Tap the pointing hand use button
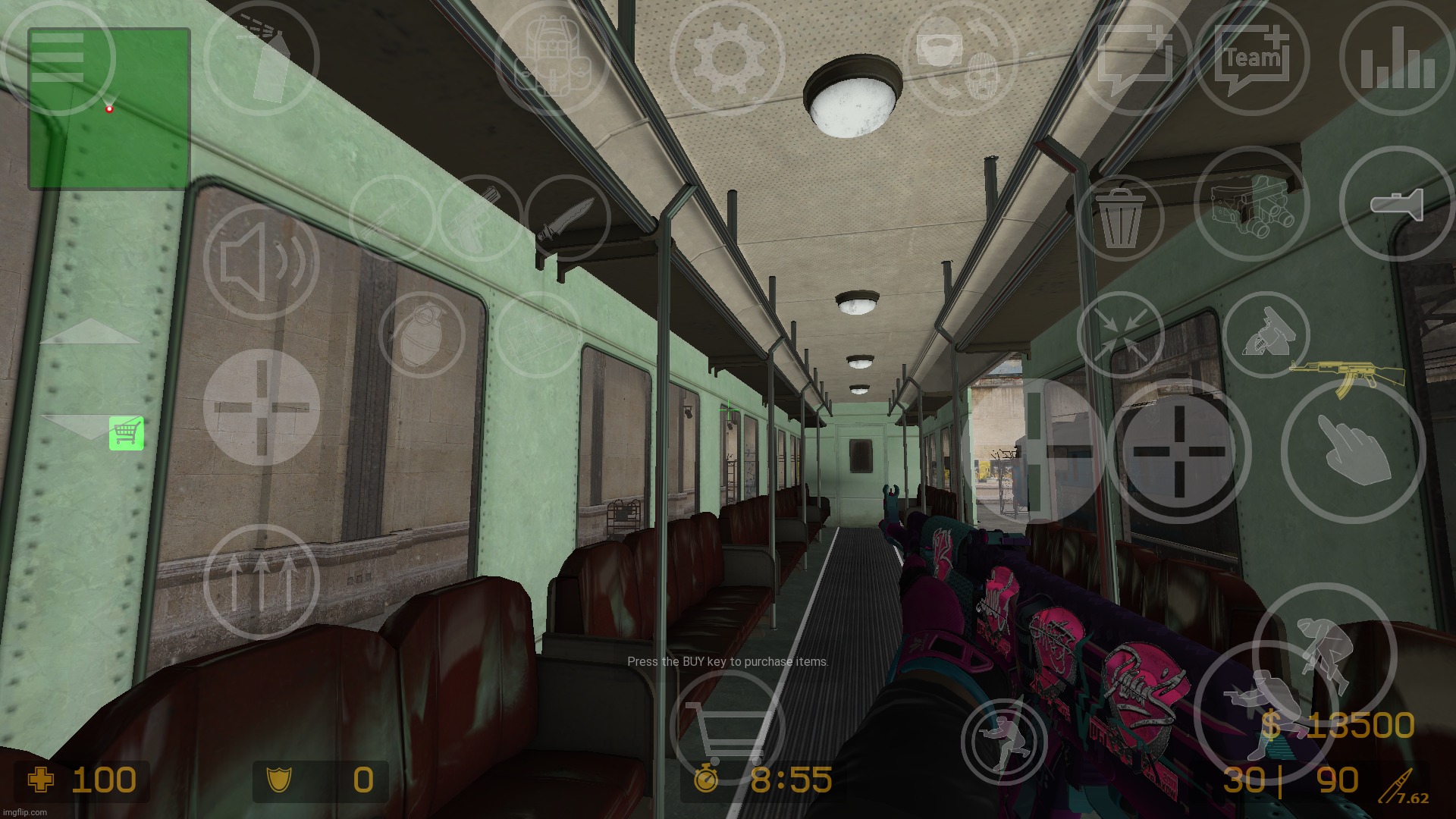This screenshot has width=1456, height=819. (x=1353, y=451)
